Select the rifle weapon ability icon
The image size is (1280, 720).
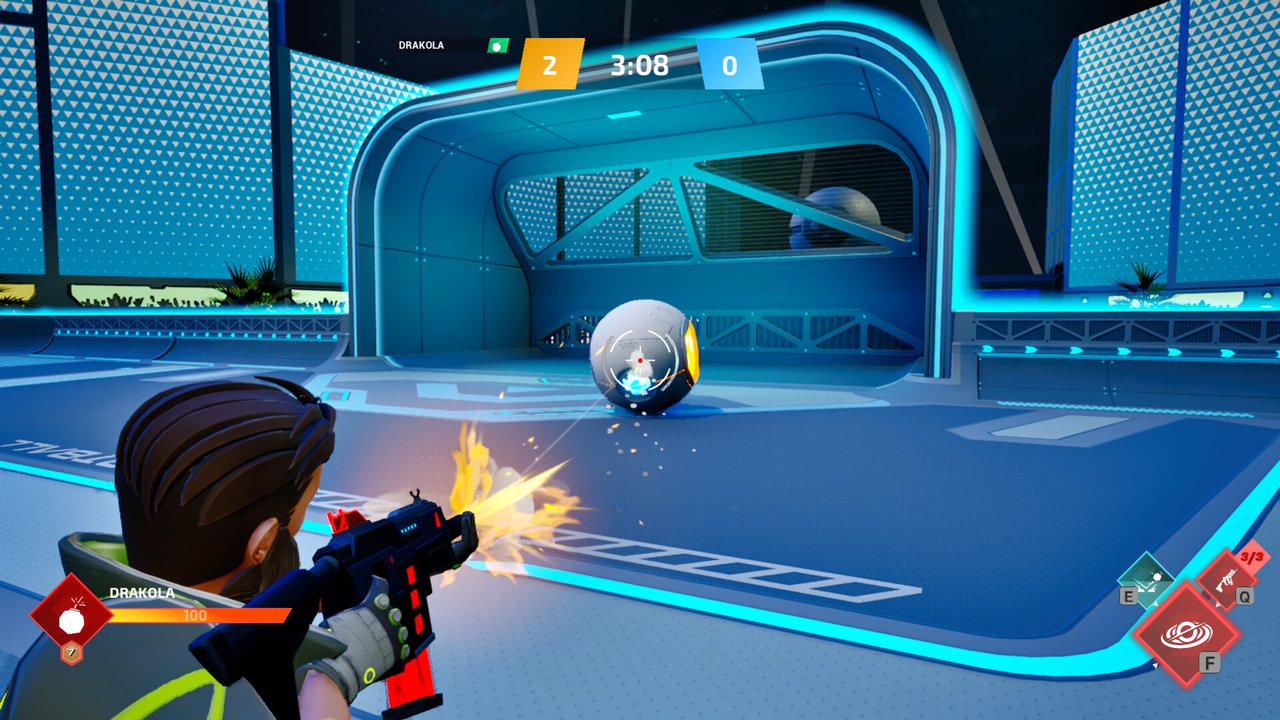click(1226, 577)
